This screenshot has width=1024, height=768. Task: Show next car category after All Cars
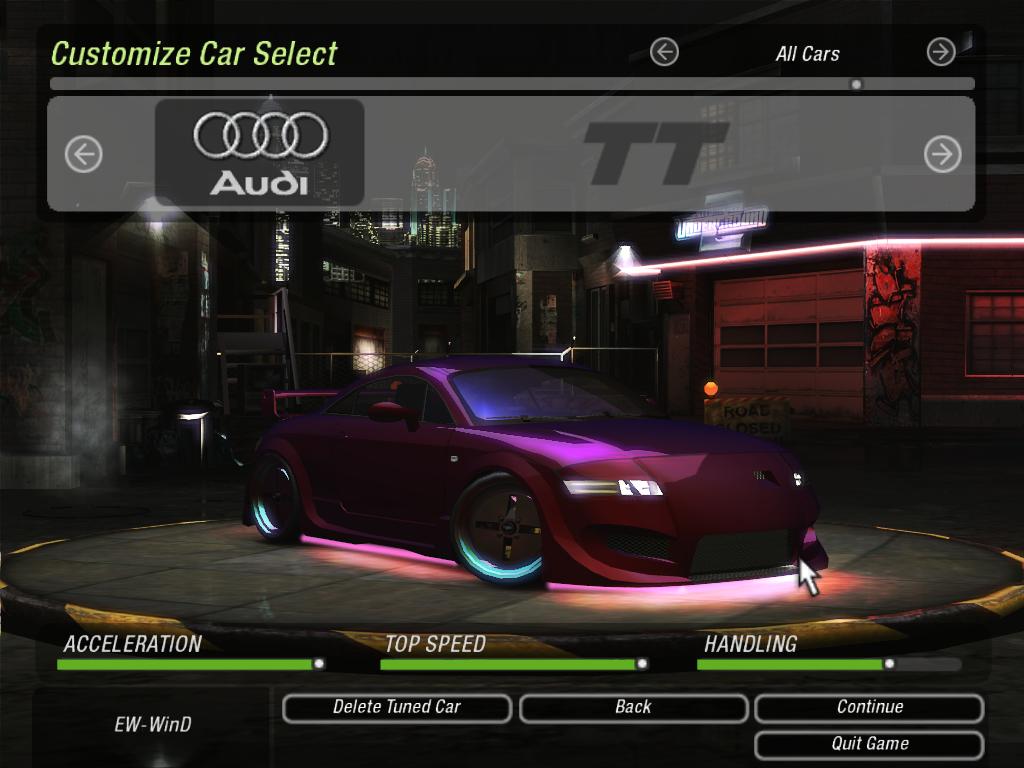[941, 52]
